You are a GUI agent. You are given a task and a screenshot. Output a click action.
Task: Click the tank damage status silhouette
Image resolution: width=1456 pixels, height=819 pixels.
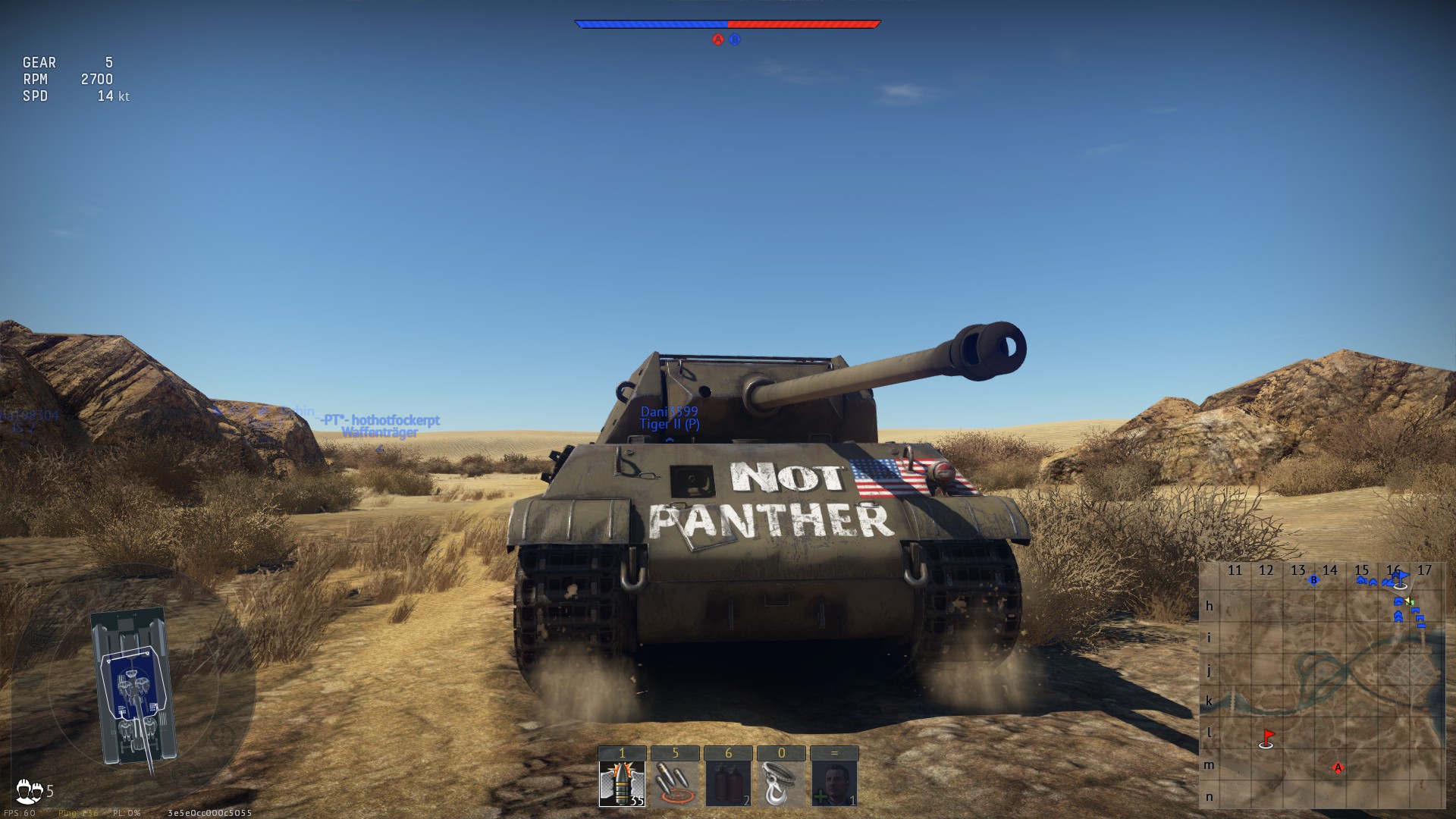[x=133, y=686]
